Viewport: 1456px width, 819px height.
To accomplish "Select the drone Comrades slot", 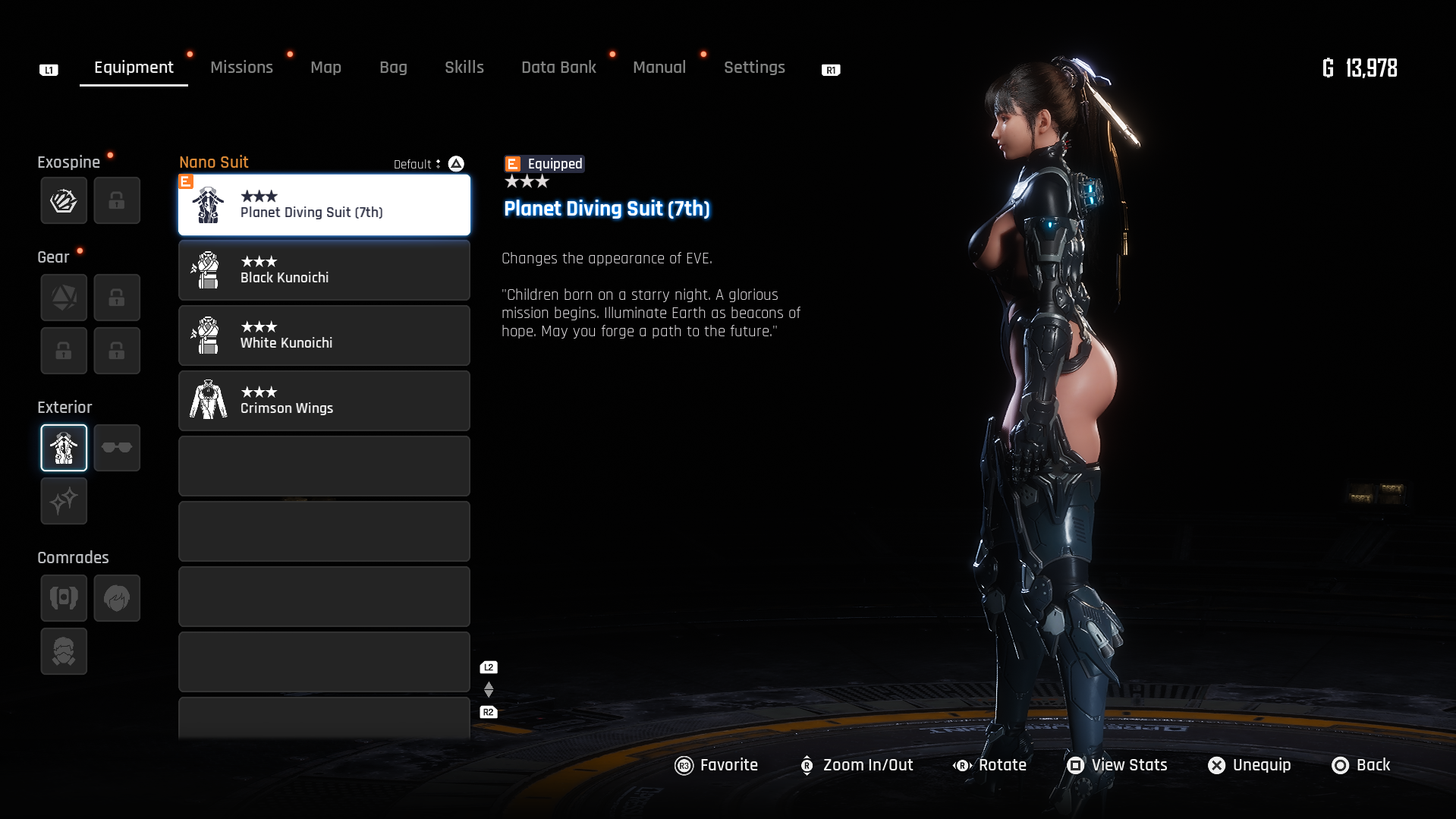I will coord(64,598).
